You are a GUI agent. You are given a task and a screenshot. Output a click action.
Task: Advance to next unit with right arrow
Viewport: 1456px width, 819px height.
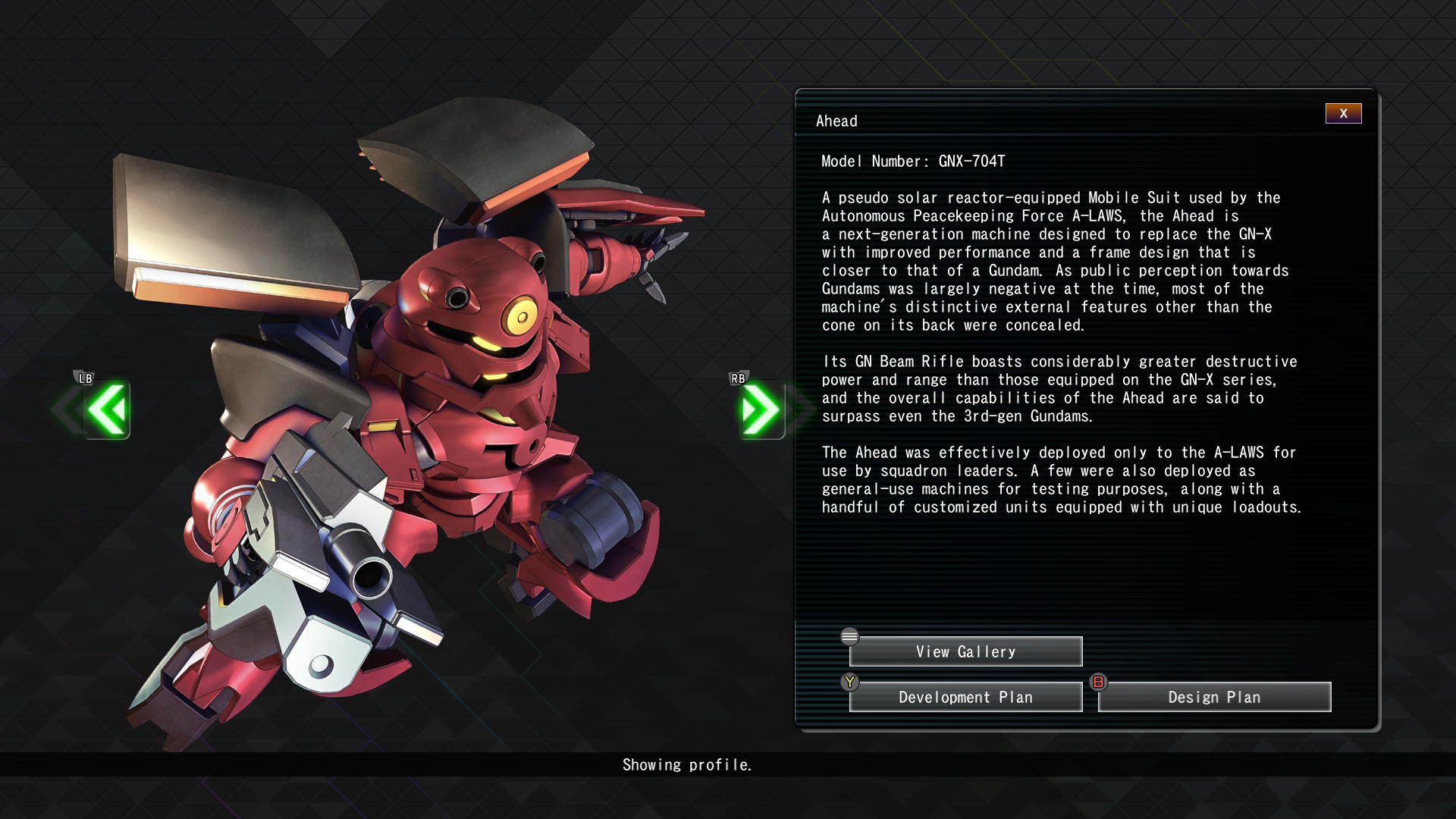coord(761,409)
